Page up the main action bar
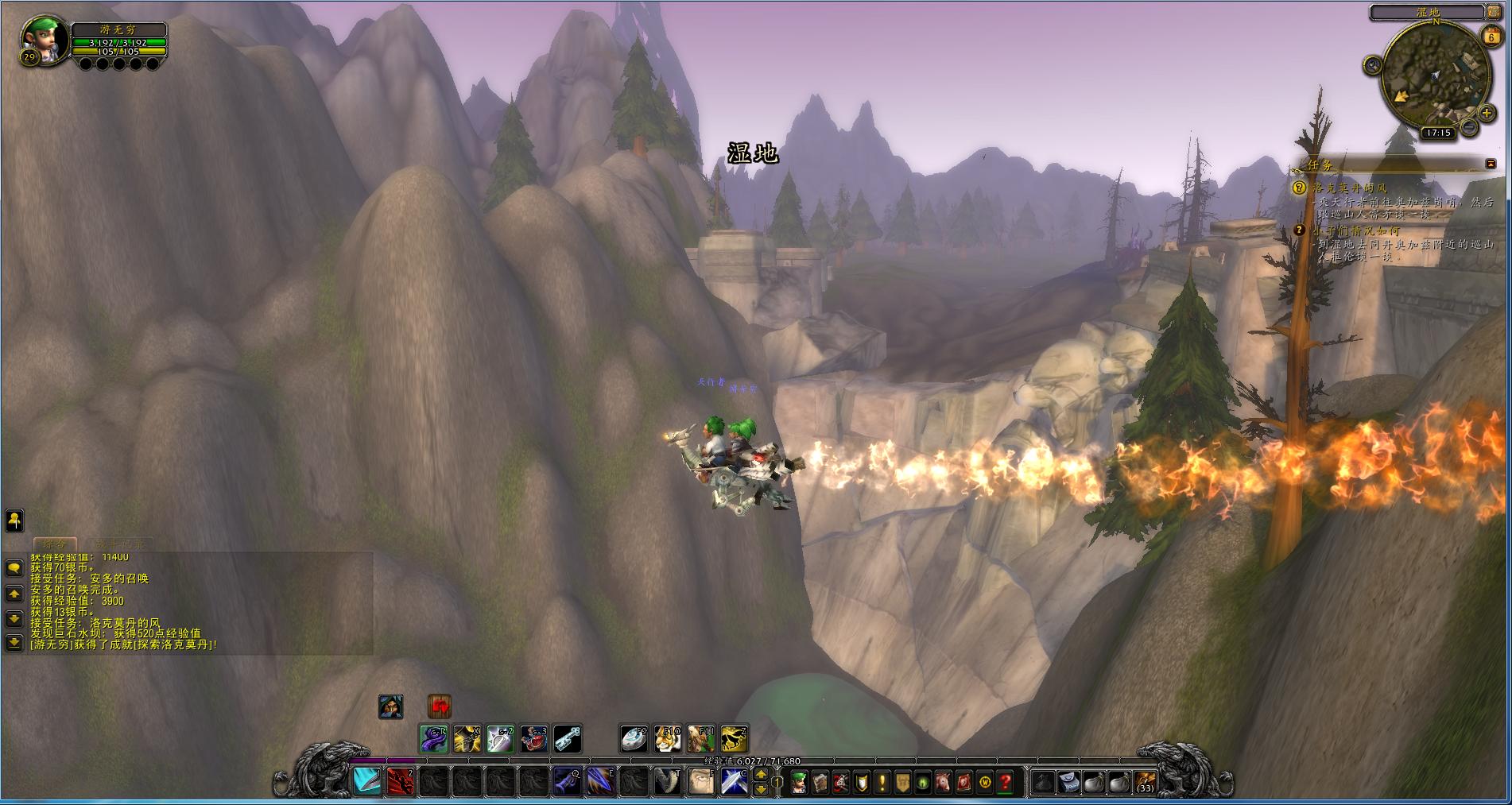Image resolution: width=1512 pixels, height=805 pixels. (x=761, y=775)
